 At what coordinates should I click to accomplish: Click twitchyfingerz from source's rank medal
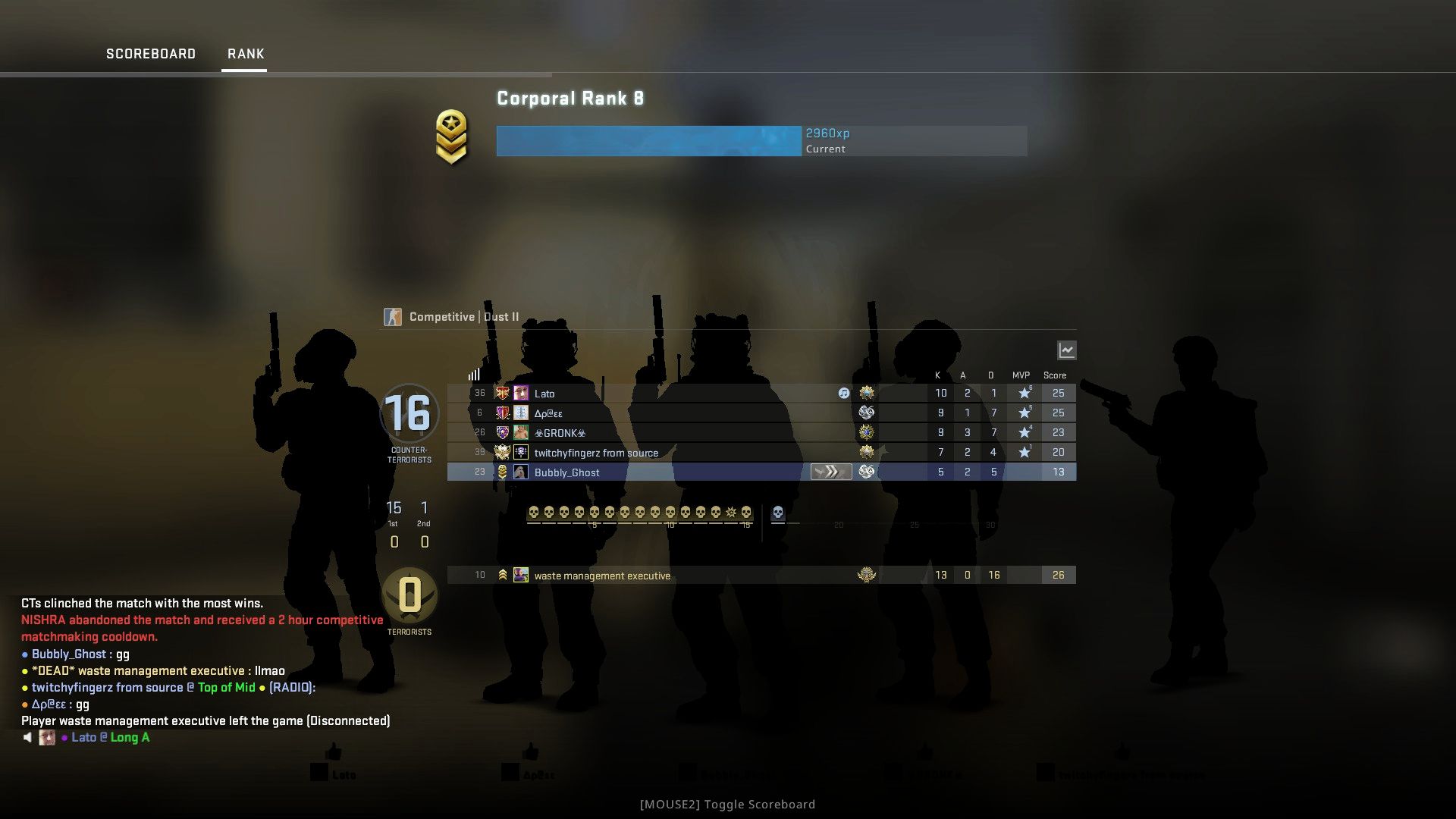pyautogui.click(x=502, y=452)
